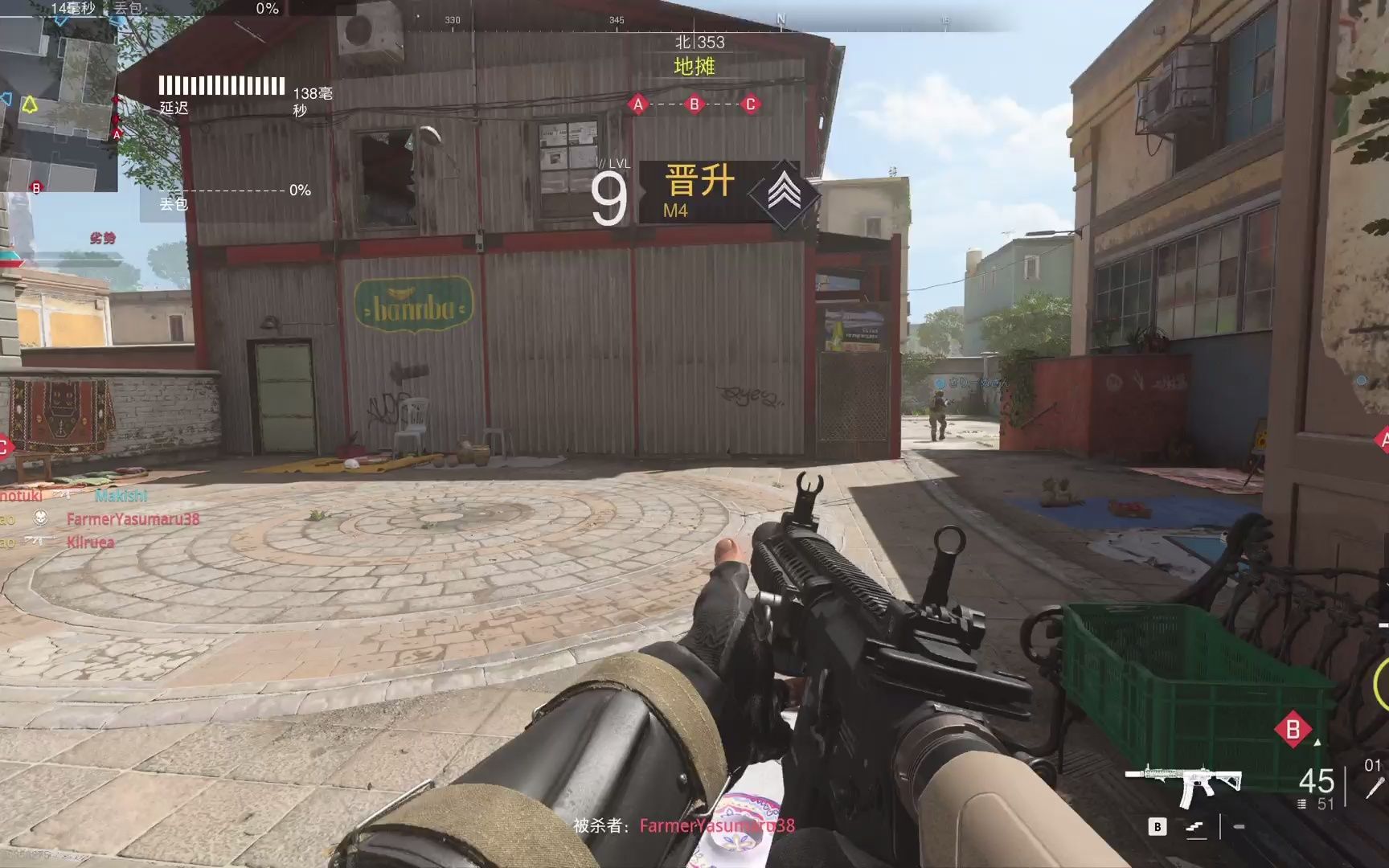Click the Makishi name in the killfeed
This screenshot has height=868, width=1389.
(x=121, y=495)
